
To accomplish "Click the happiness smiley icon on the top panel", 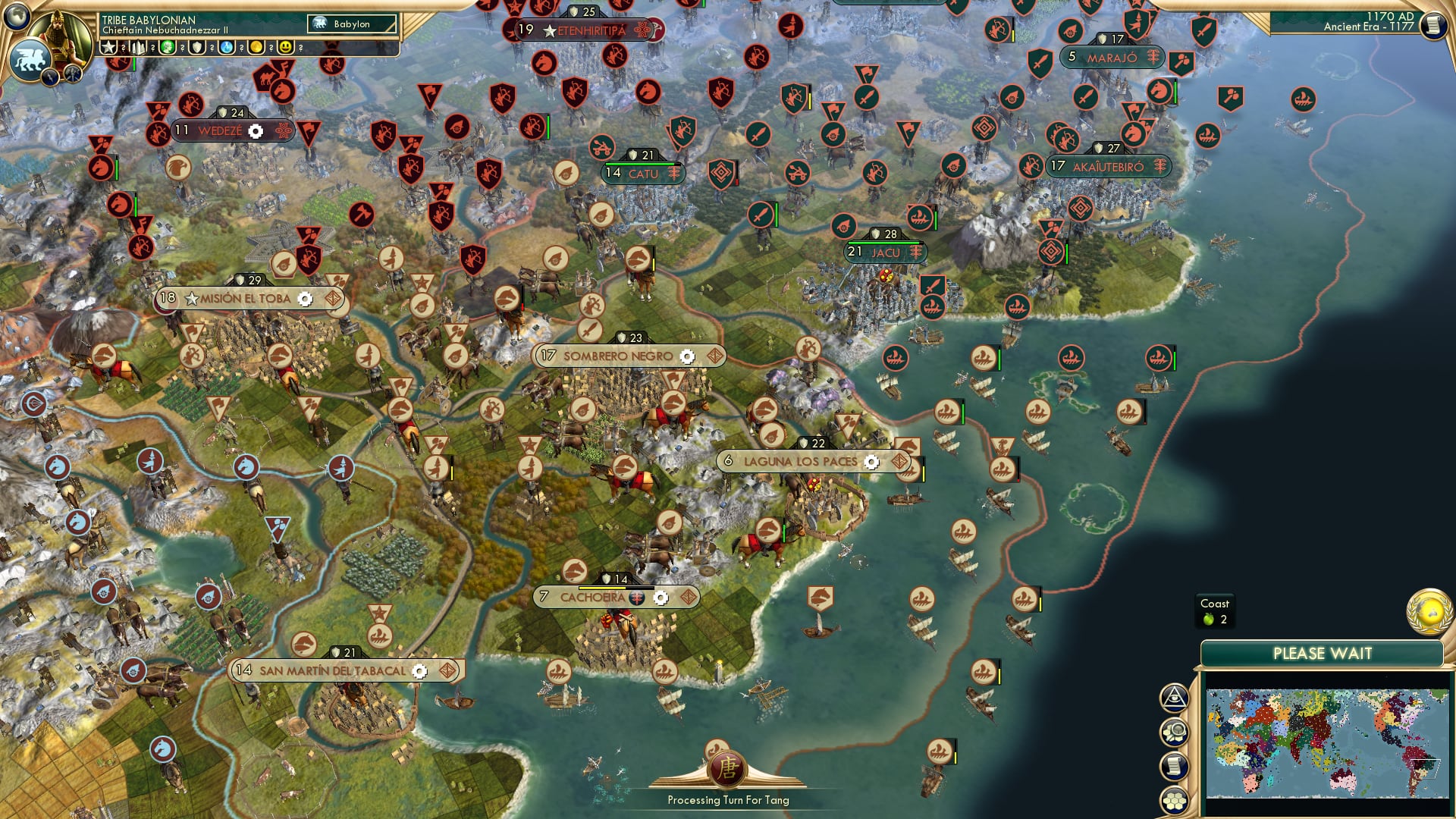I will tap(287, 47).
